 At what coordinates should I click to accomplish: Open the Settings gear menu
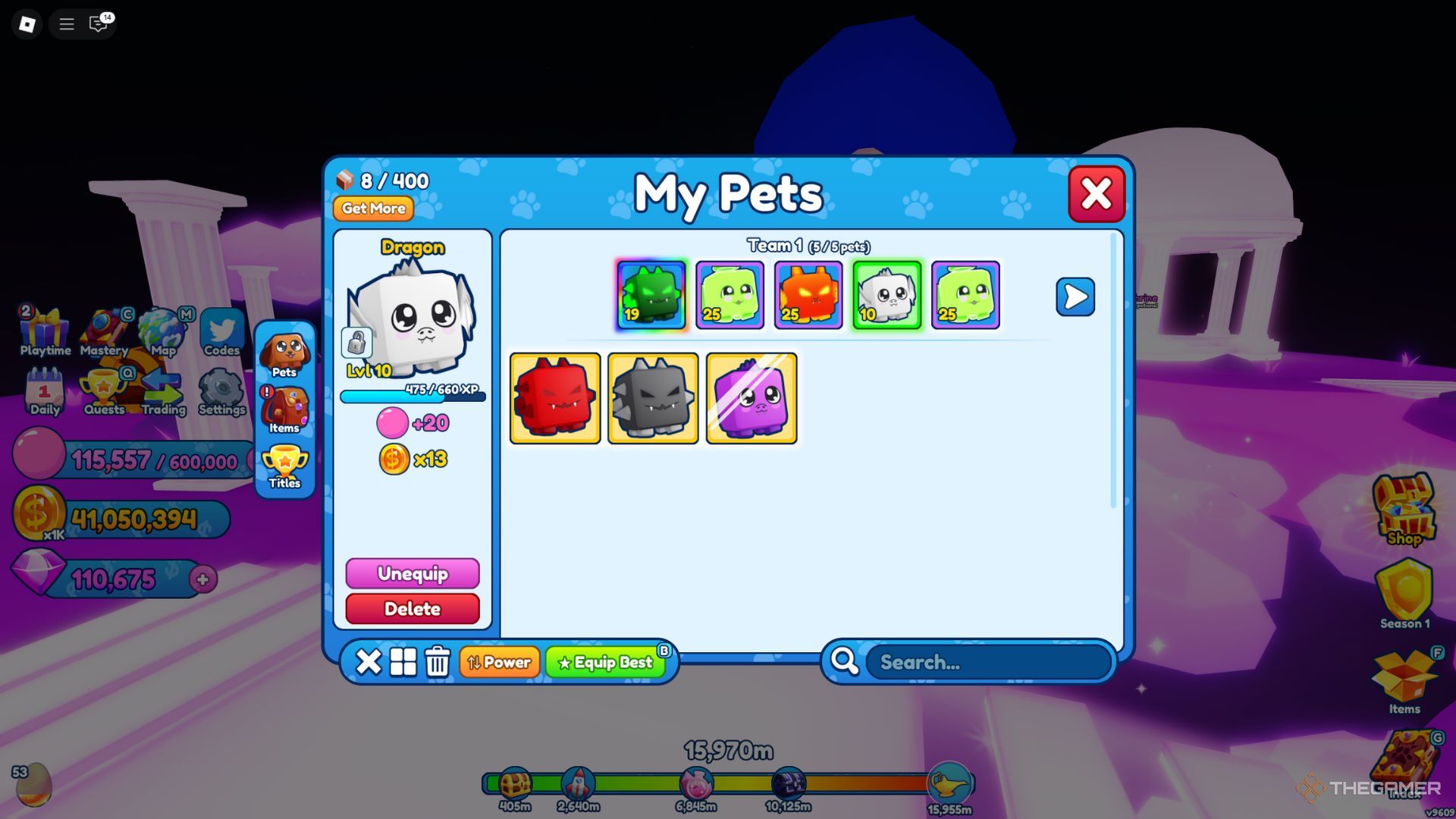tap(221, 392)
